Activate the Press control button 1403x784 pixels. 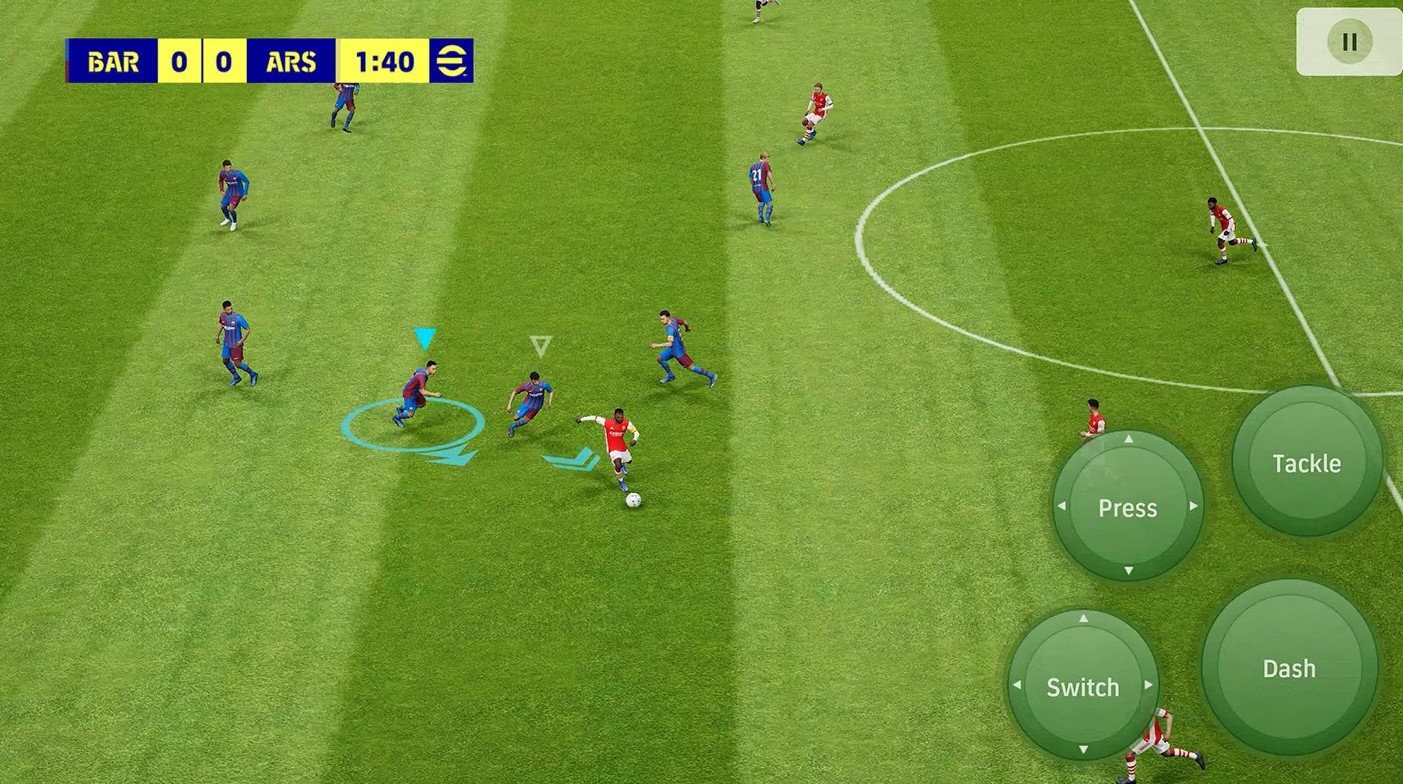tap(1128, 508)
